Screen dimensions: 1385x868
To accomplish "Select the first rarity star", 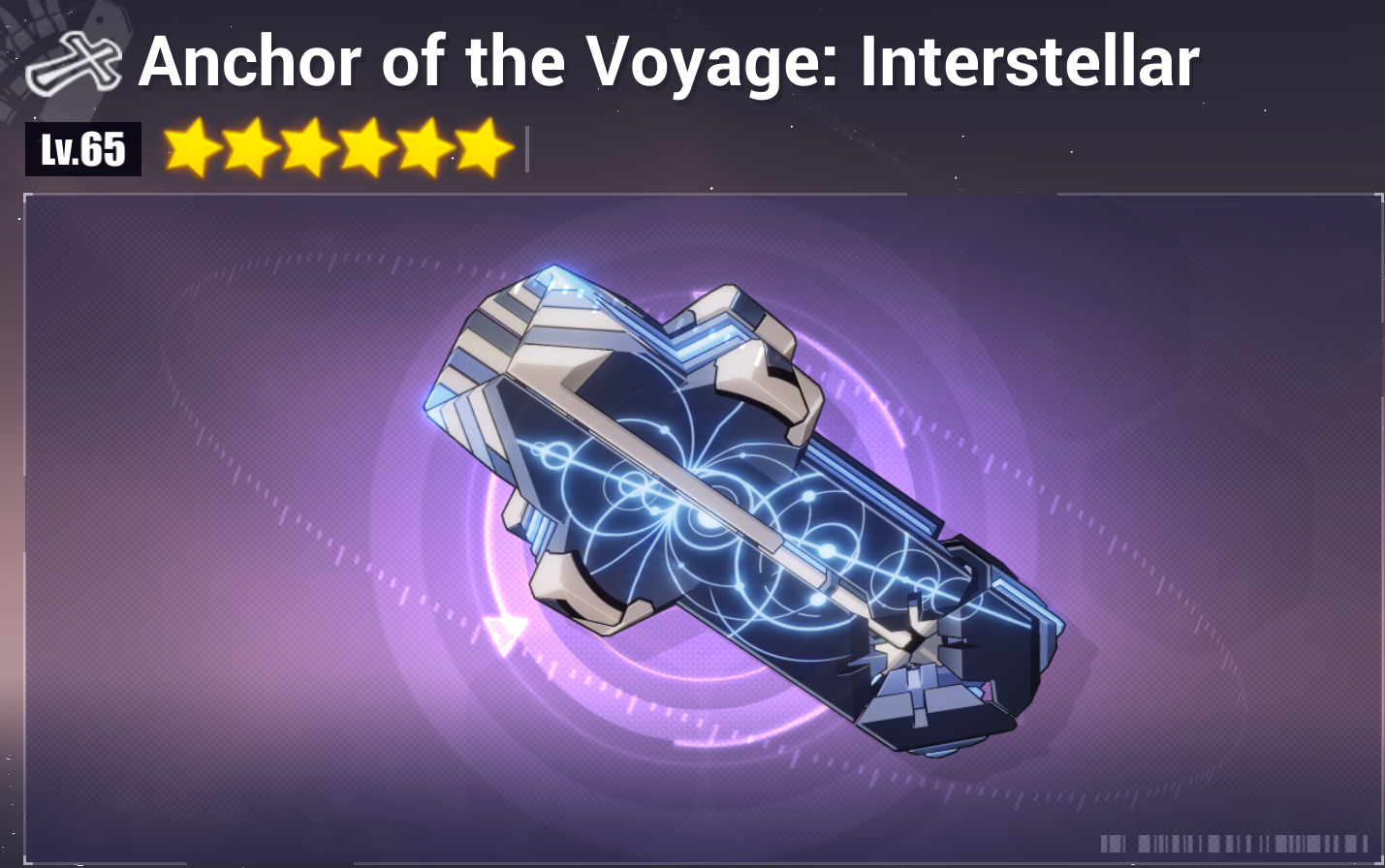I will point(191,148).
